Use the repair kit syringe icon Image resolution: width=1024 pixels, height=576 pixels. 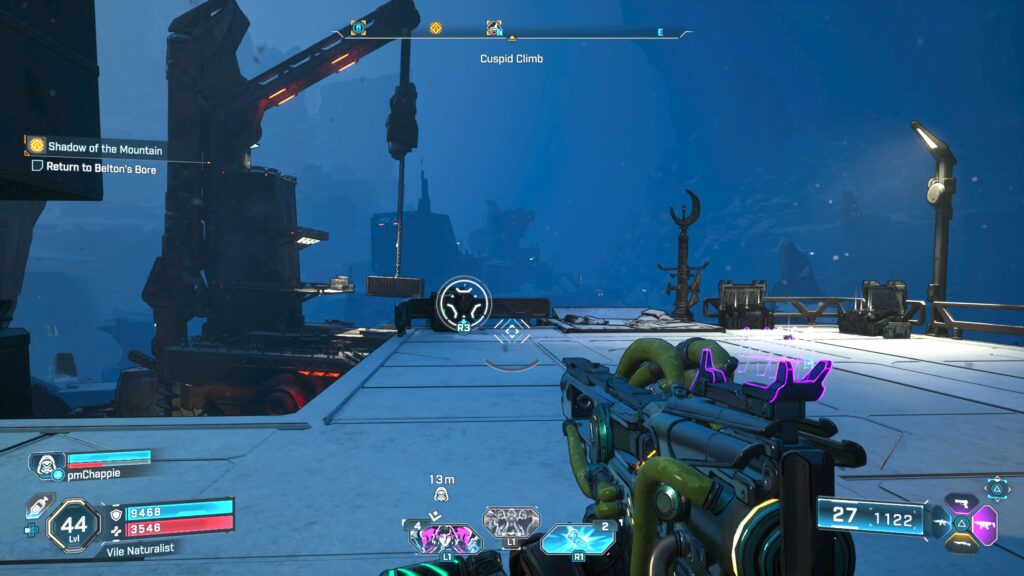(40, 504)
